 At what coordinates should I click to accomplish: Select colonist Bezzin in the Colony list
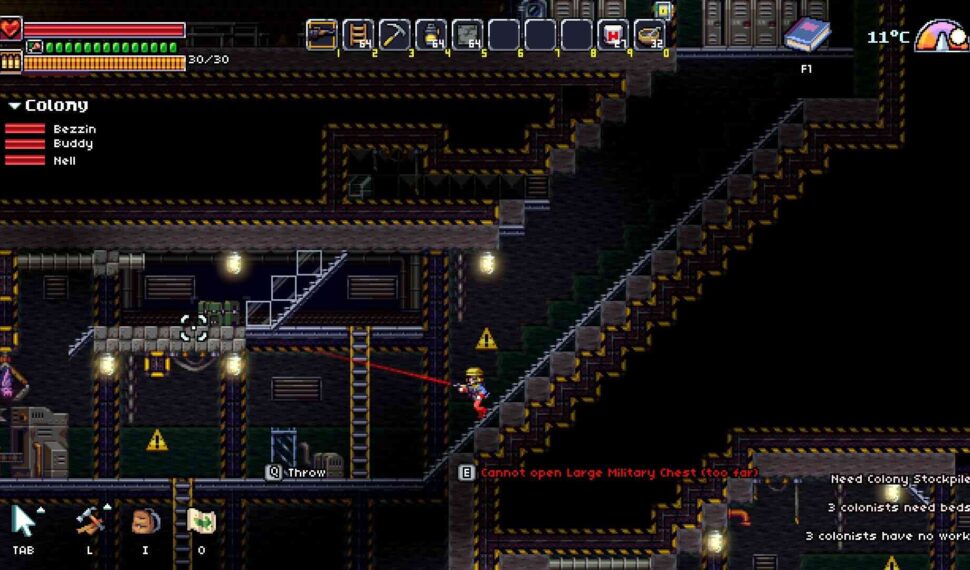[x=73, y=129]
